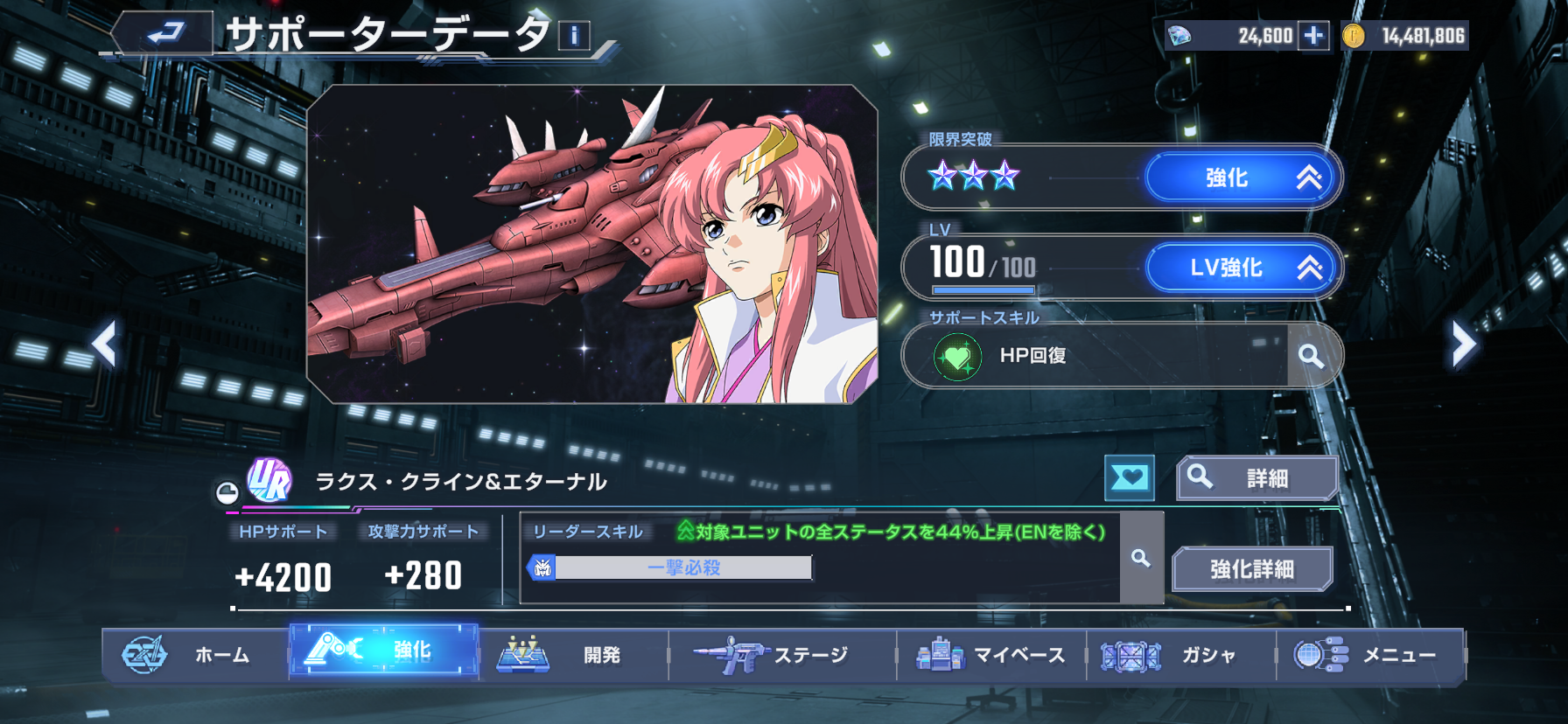Go back using the return arrow button
The height and width of the screenshot is (724, 1568).
point(164,34)
